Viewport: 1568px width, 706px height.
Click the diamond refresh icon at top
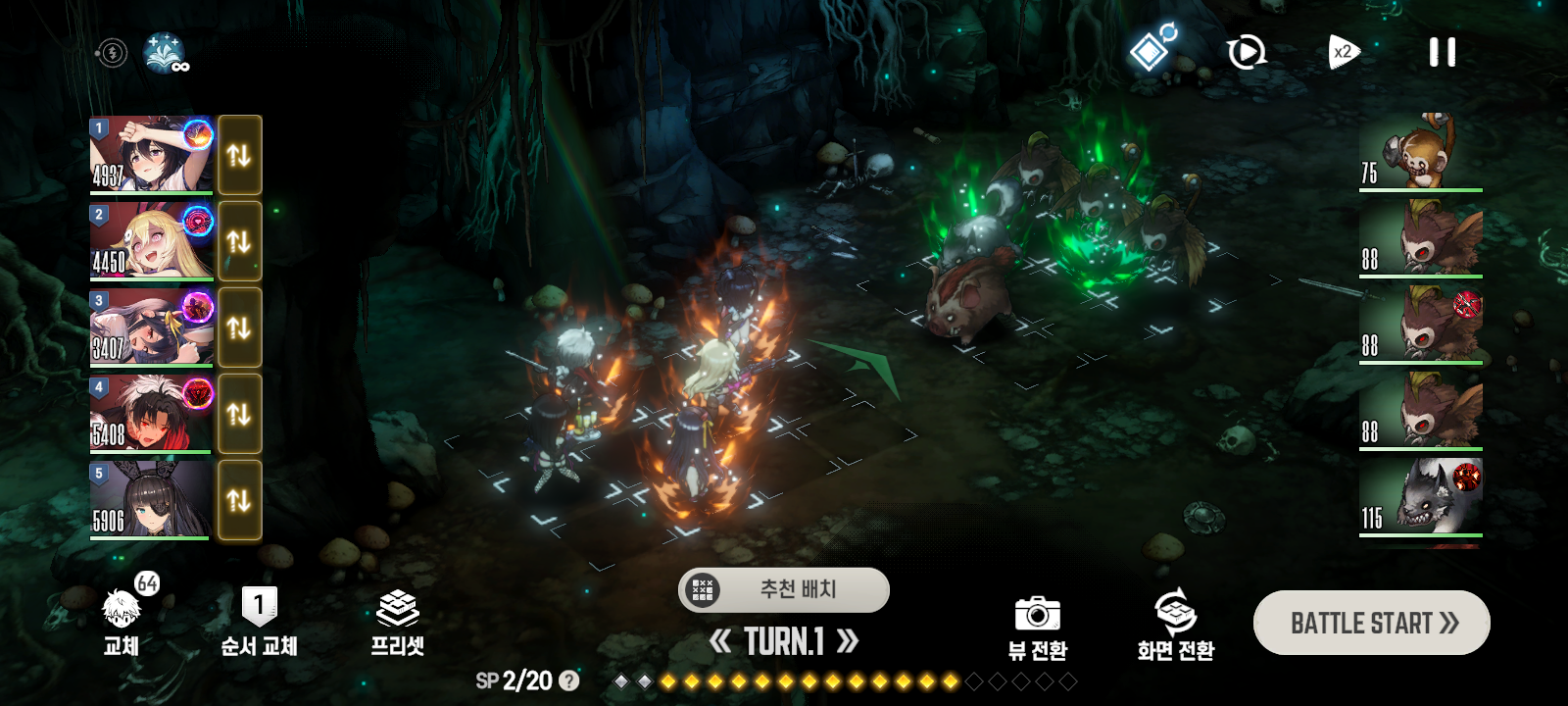1151,49
